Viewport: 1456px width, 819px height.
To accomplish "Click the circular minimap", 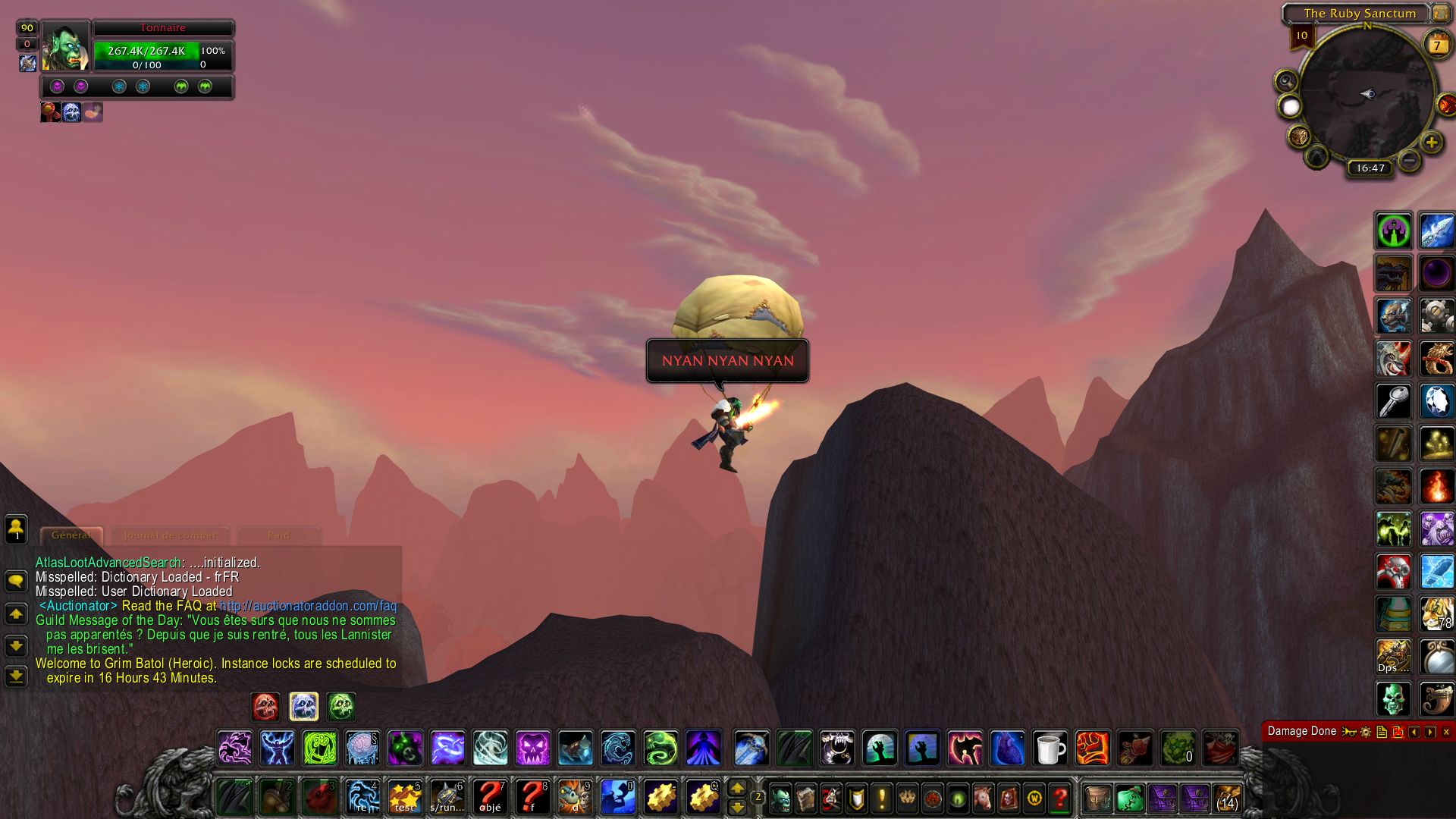I will (x=1367, y=94).
